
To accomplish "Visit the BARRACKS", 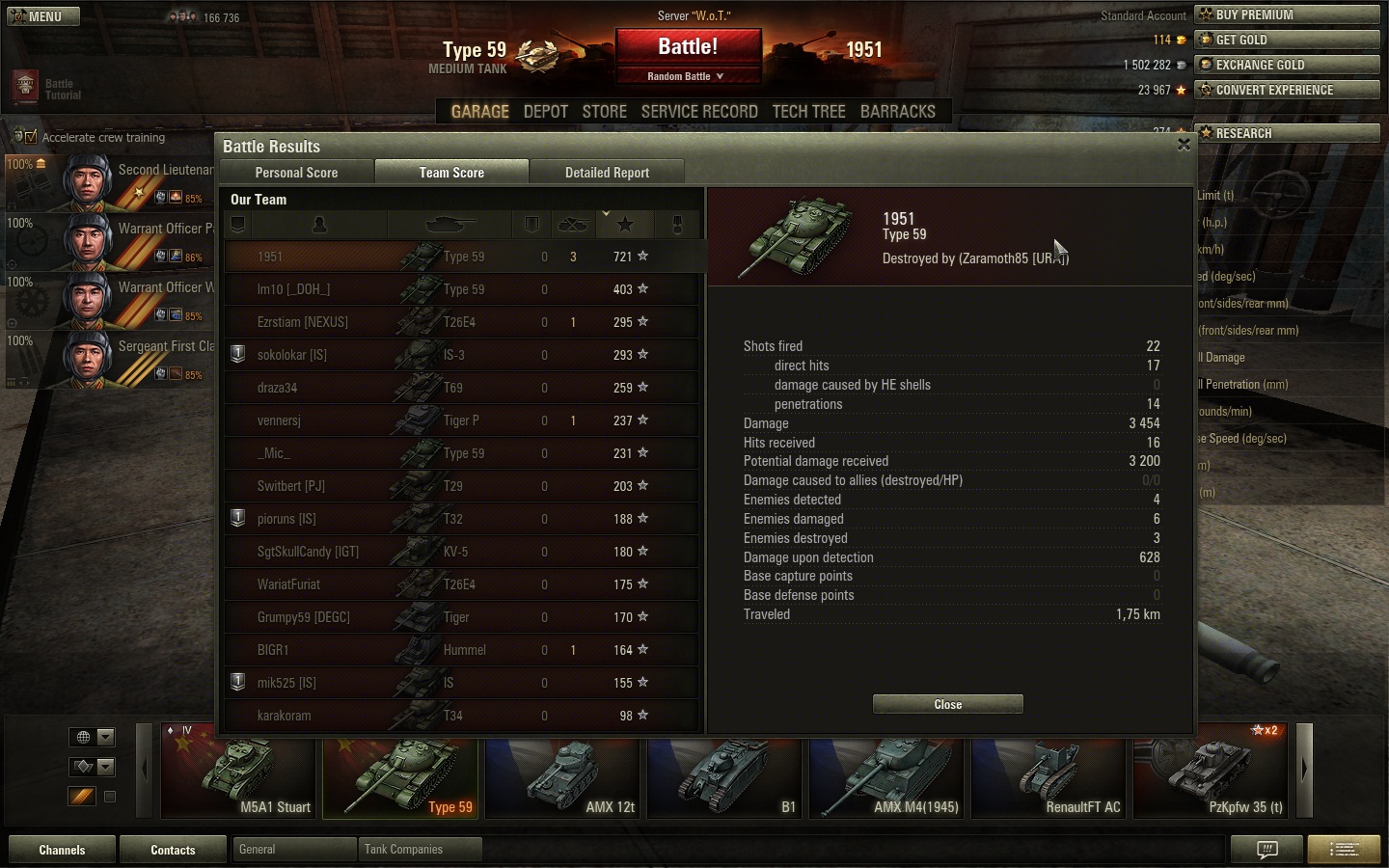I will pos(897,112).
